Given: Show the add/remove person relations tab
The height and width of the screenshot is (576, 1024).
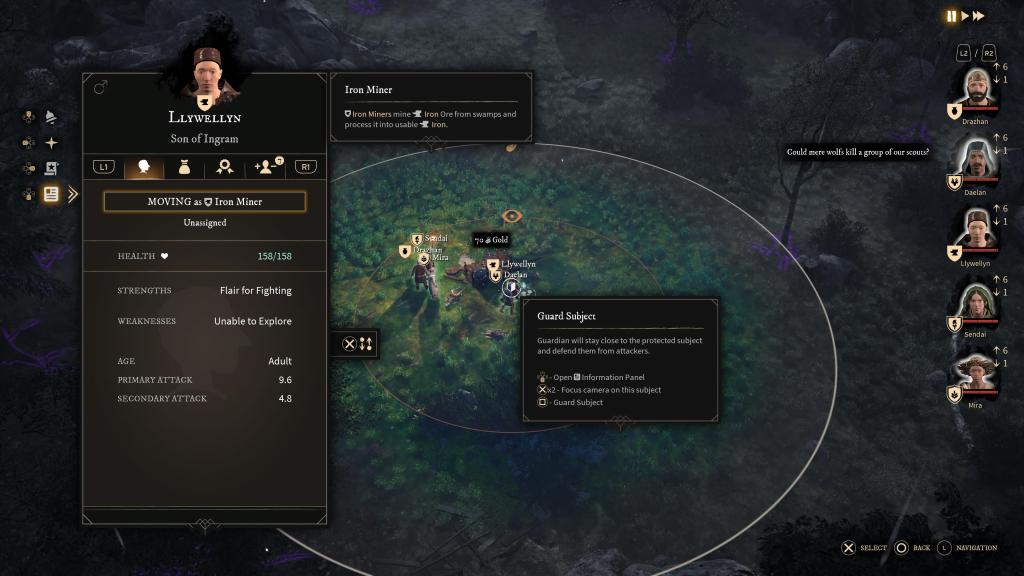Looking at the screenshot, I should 267,167.
